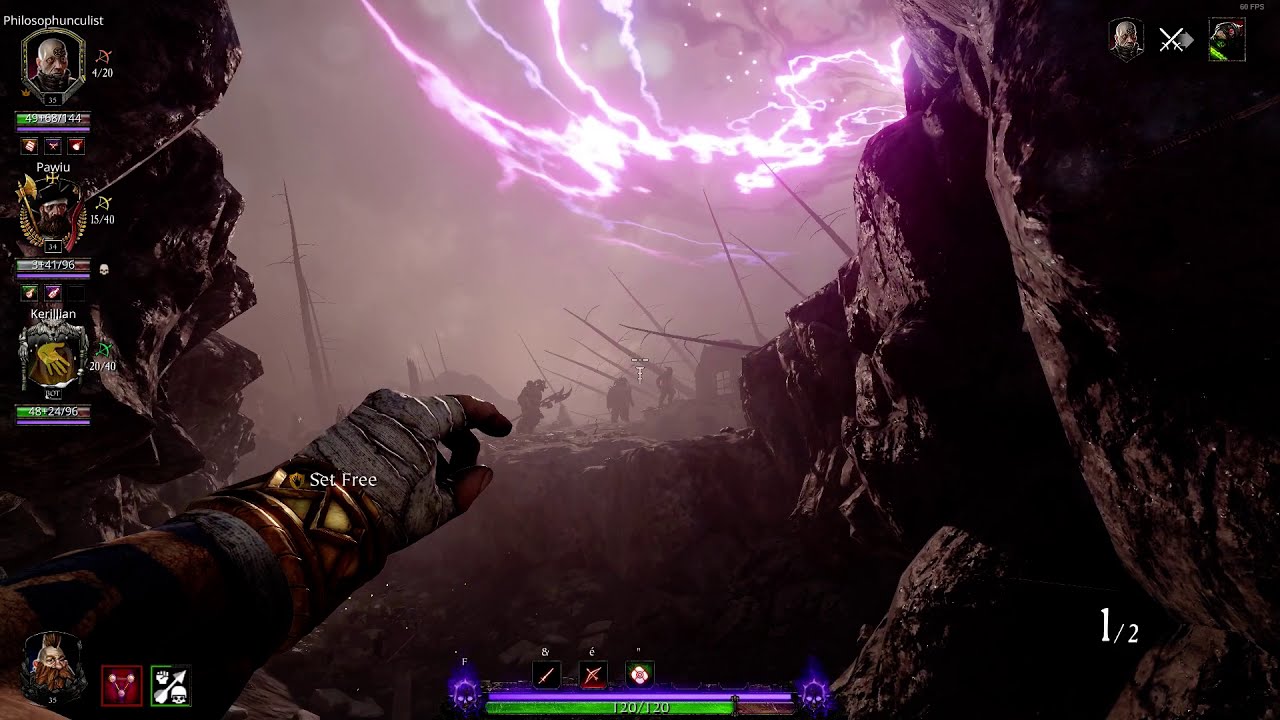Click Pawiu's bearded hero portrait
1280x720 pixels.
pyautogui.click(x=53, y=213)
